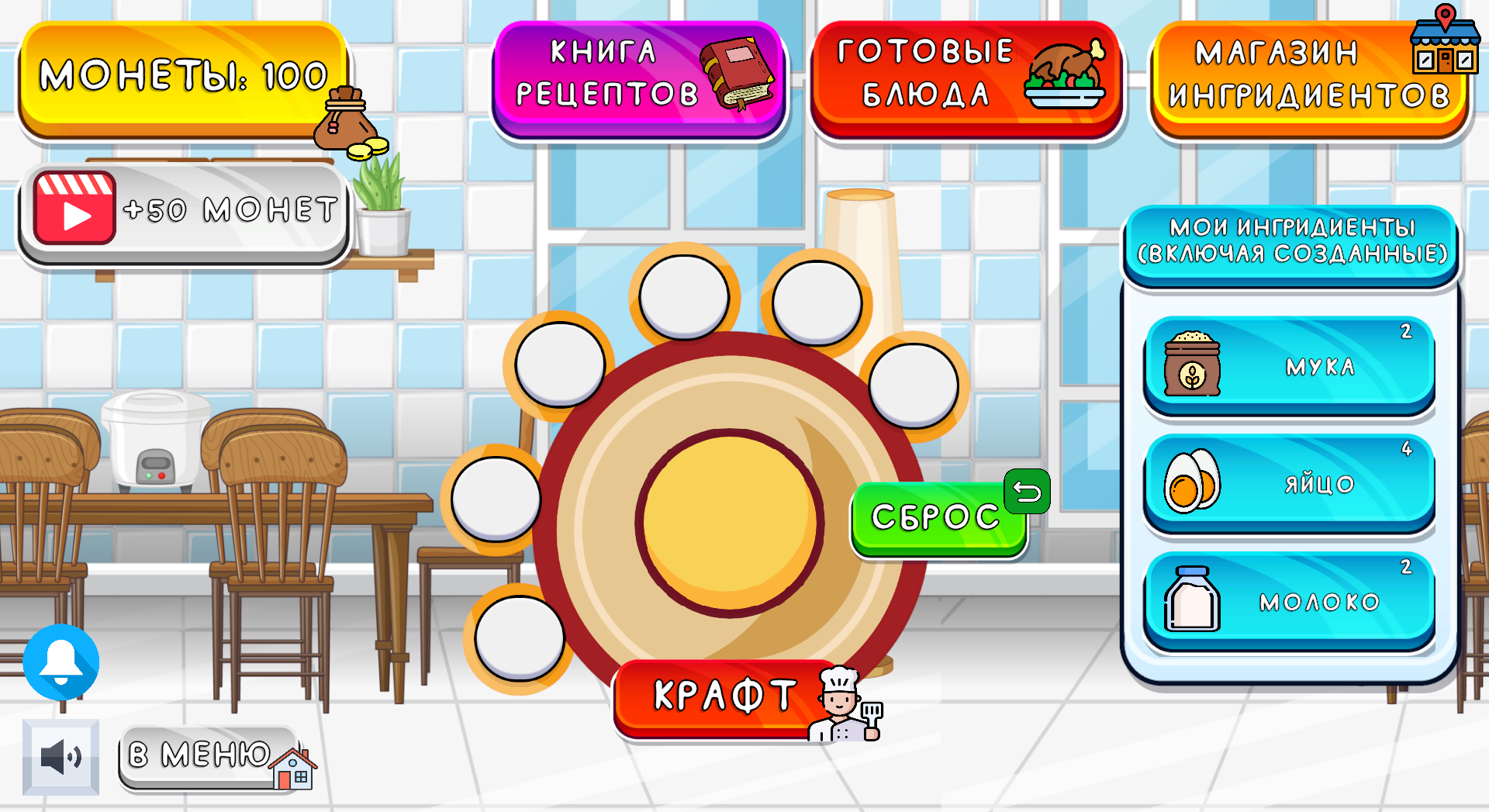1489x812 pixels.
Task: Select the Молоко (milk bottle) ingredient icon
Action: pos(1192,597)
